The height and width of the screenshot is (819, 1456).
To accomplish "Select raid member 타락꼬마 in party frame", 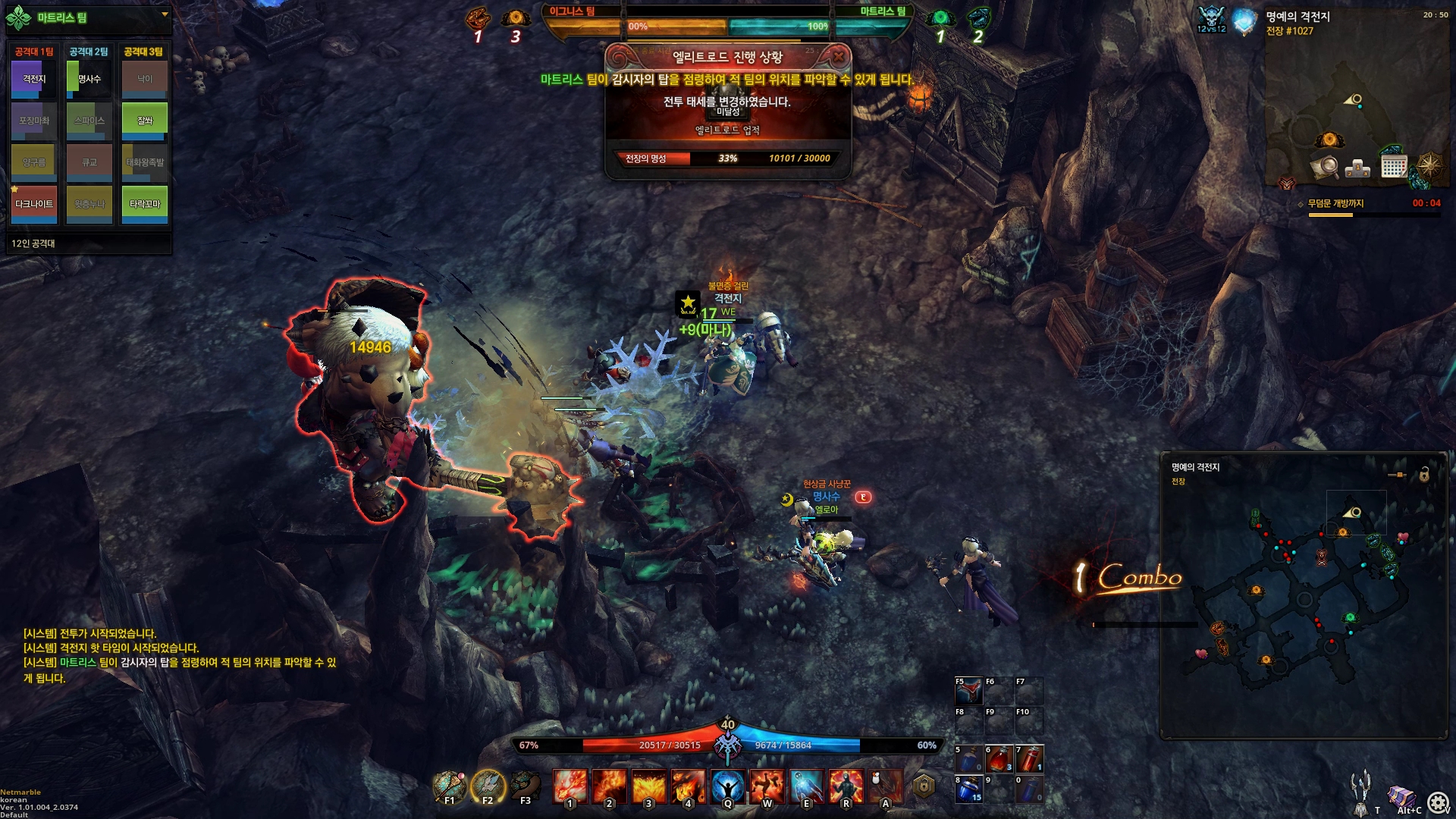I will click(x=144, y=204).
